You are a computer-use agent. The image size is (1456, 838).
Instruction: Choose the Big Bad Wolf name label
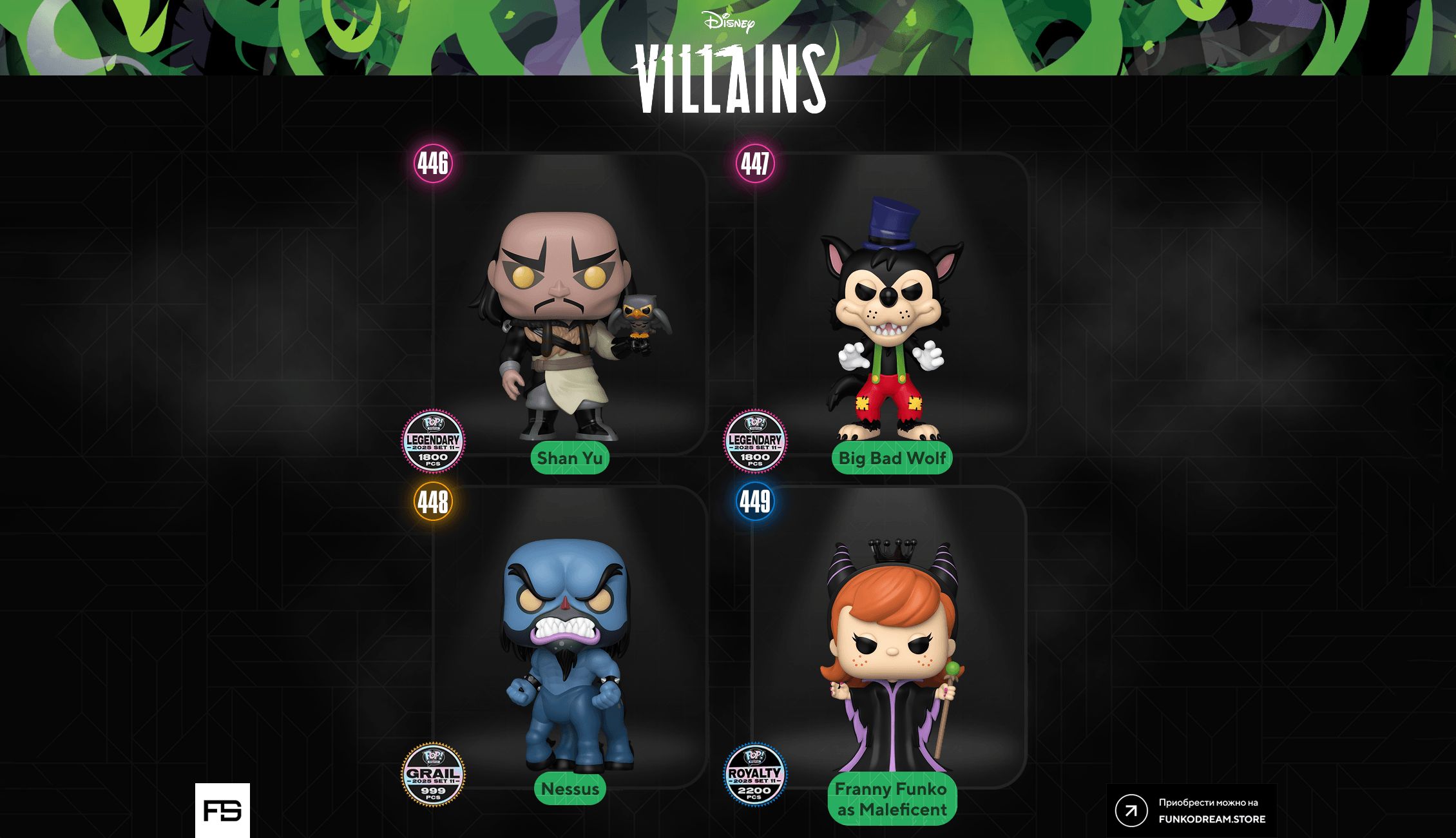click(892, 458)
